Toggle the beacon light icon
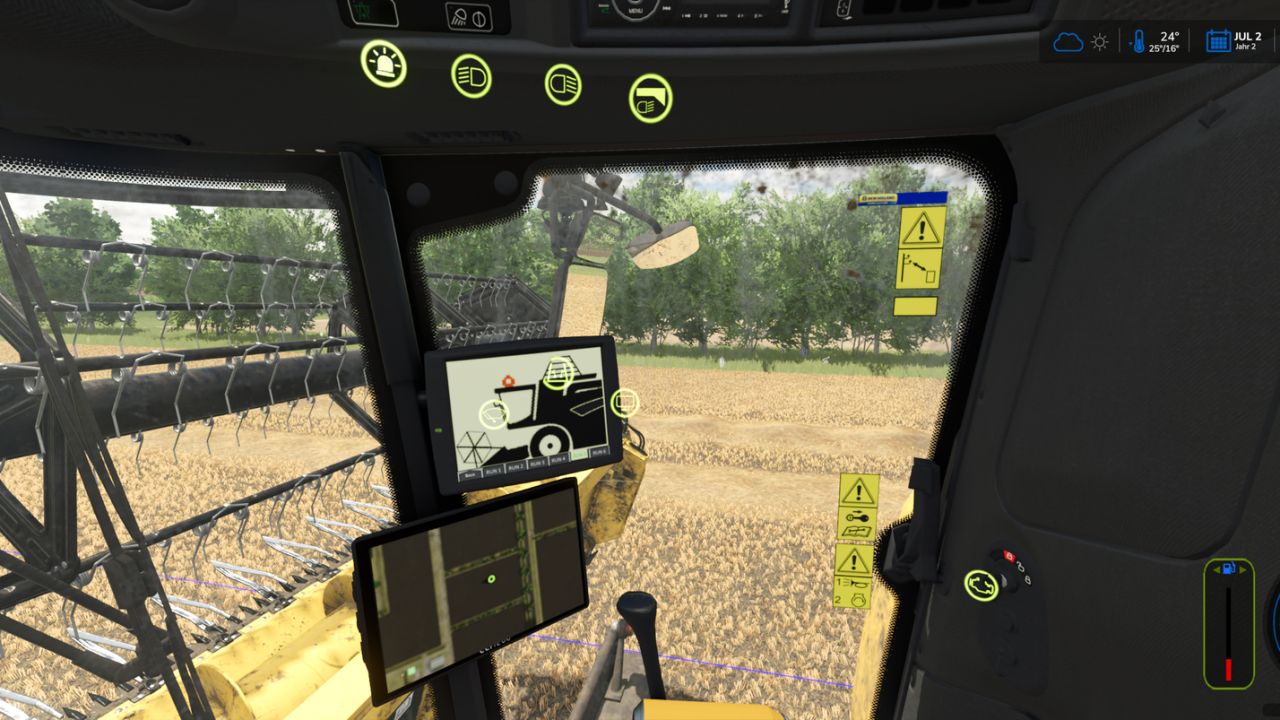The width and height of the screenshot is (1280, 720). point(383,63)
